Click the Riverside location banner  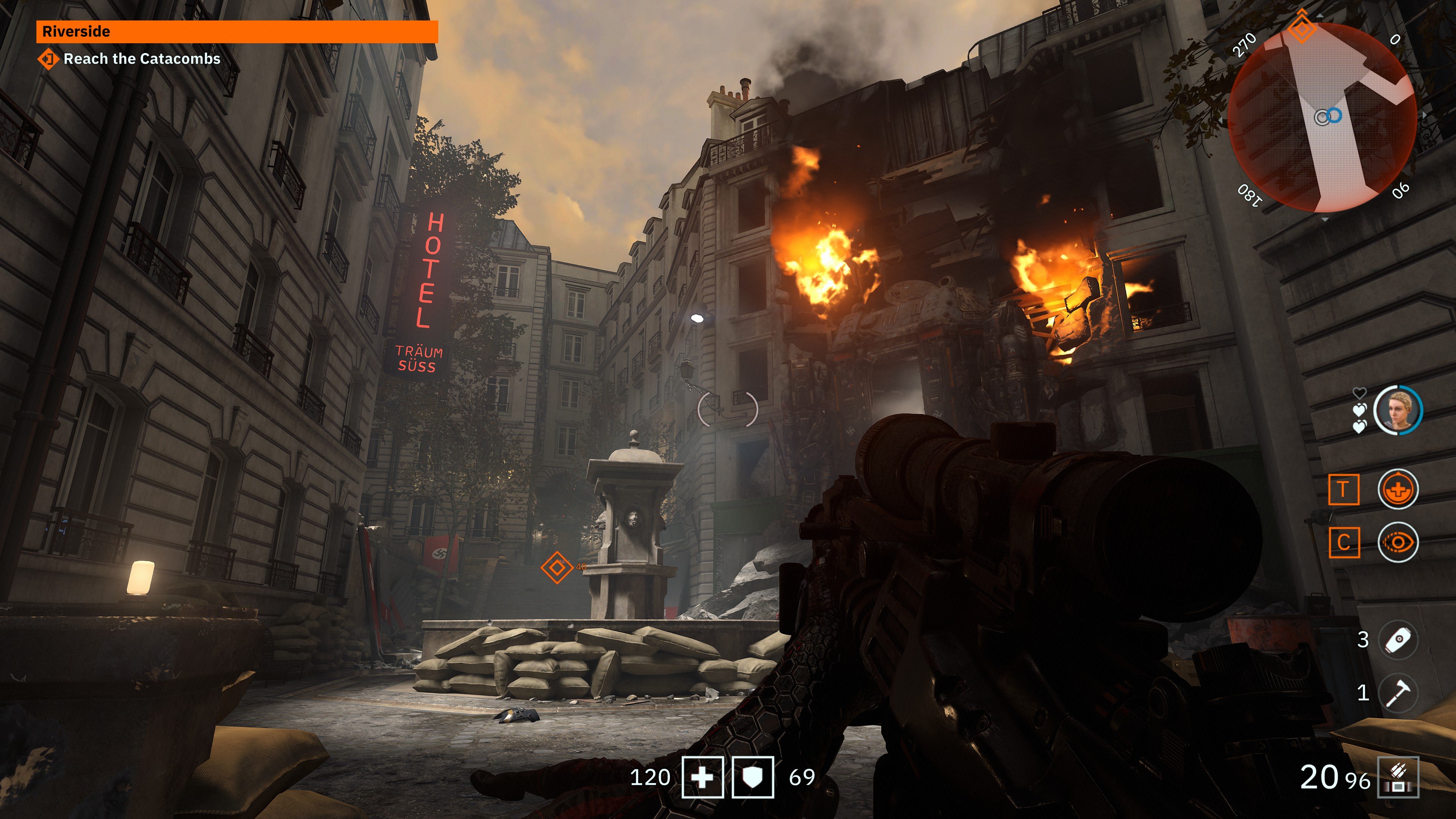coord(237,31)
